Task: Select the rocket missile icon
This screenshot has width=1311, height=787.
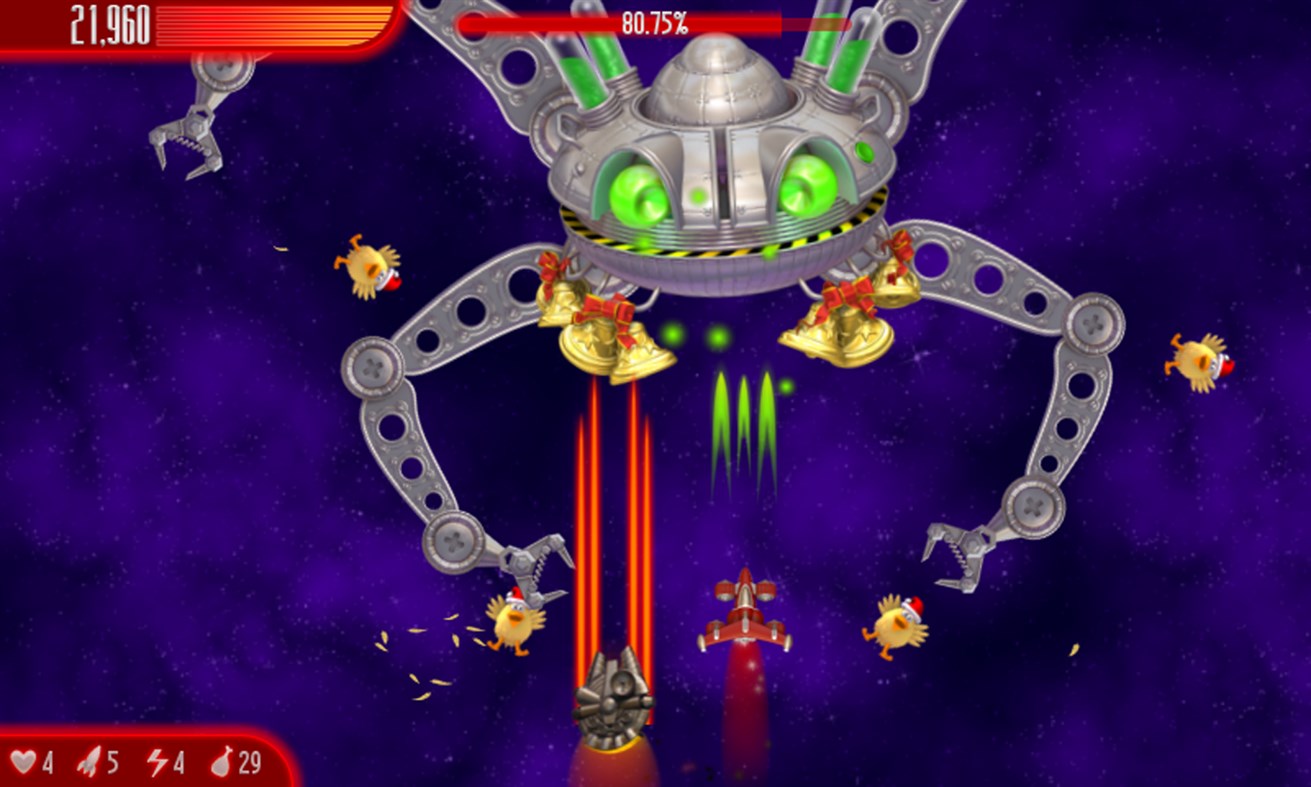Action: (90, 762)
